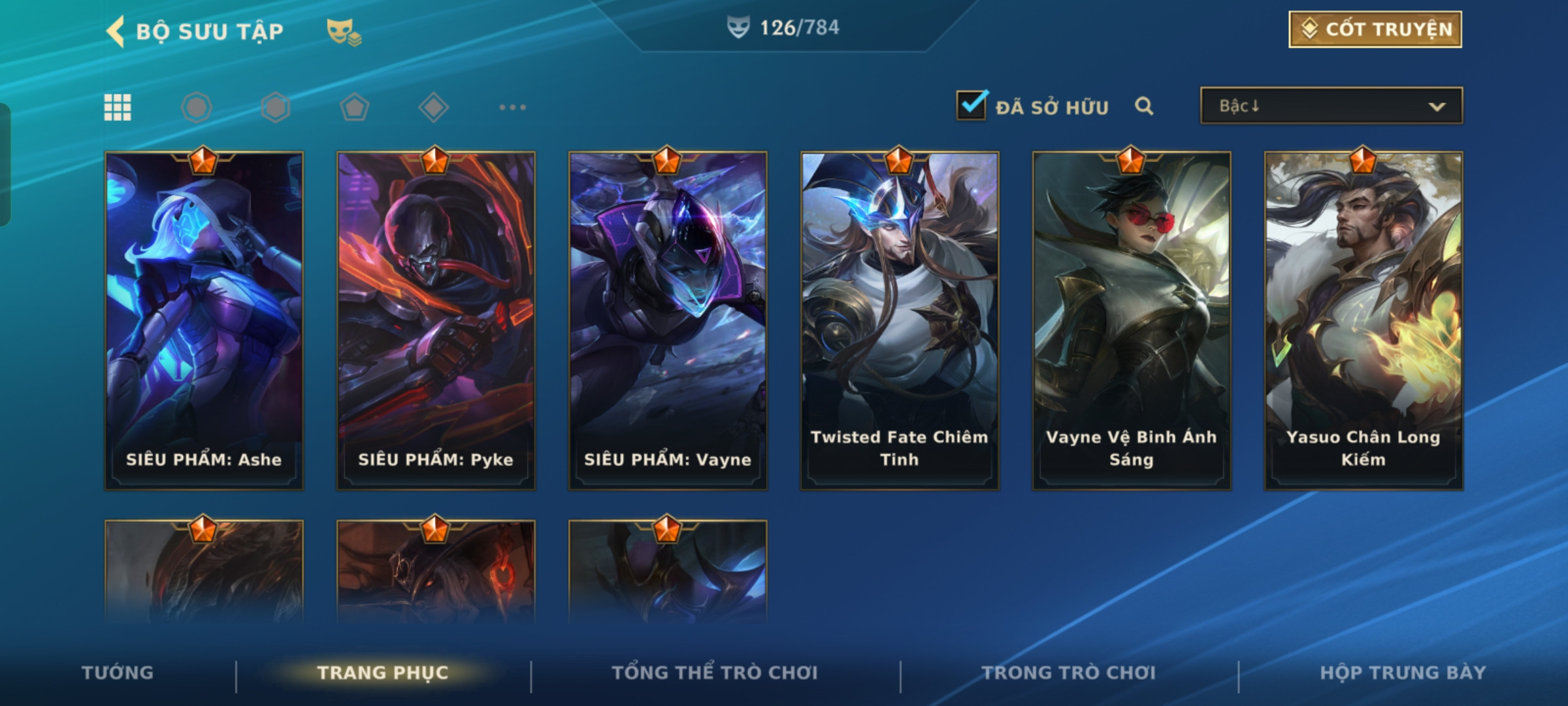Select the SIÊU PHẨM: Pyke skin card
This screenshot has height=706, width=1568.
click(436, 320)
